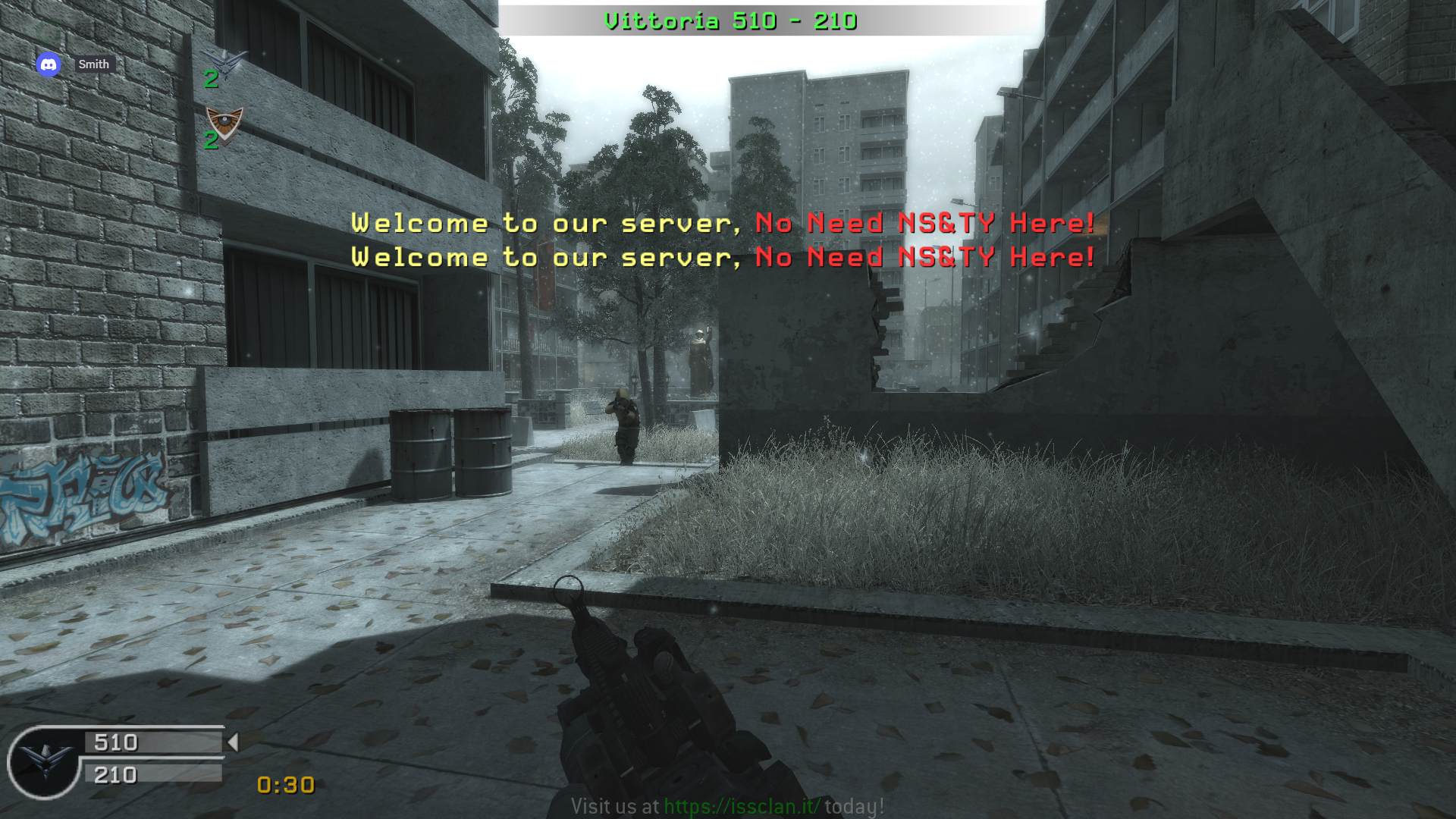Screen dimensions: 1456x819
Task: Open the issclan.it website link
Action: 742,806
